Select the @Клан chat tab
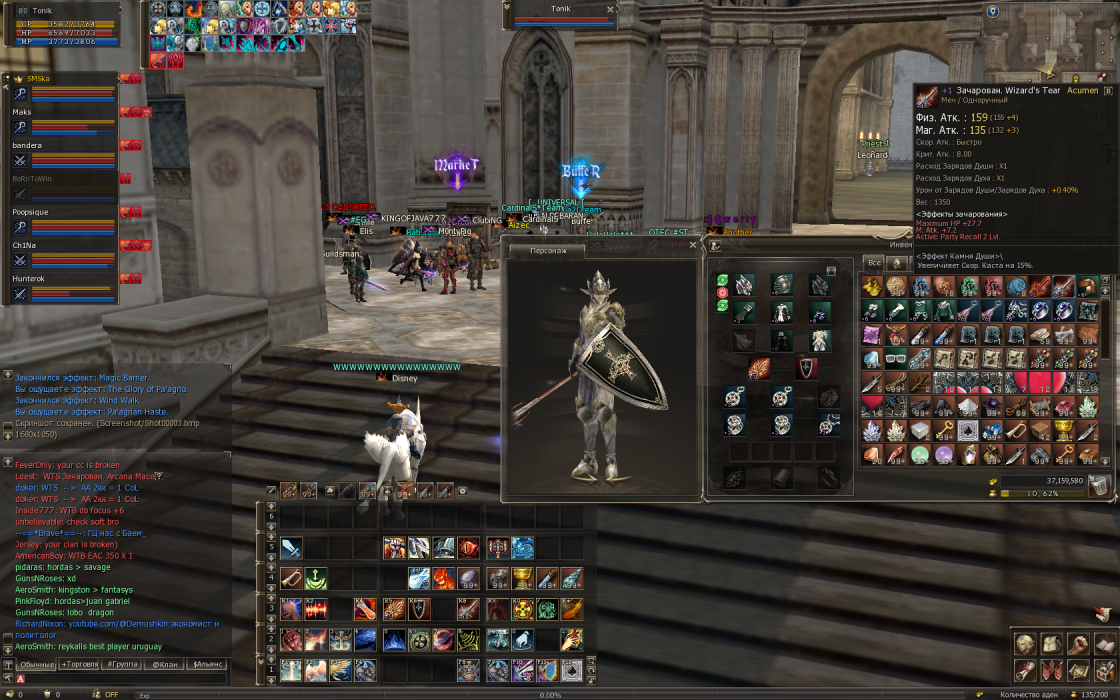The image size is (1120, 700). tap(165, 664)
